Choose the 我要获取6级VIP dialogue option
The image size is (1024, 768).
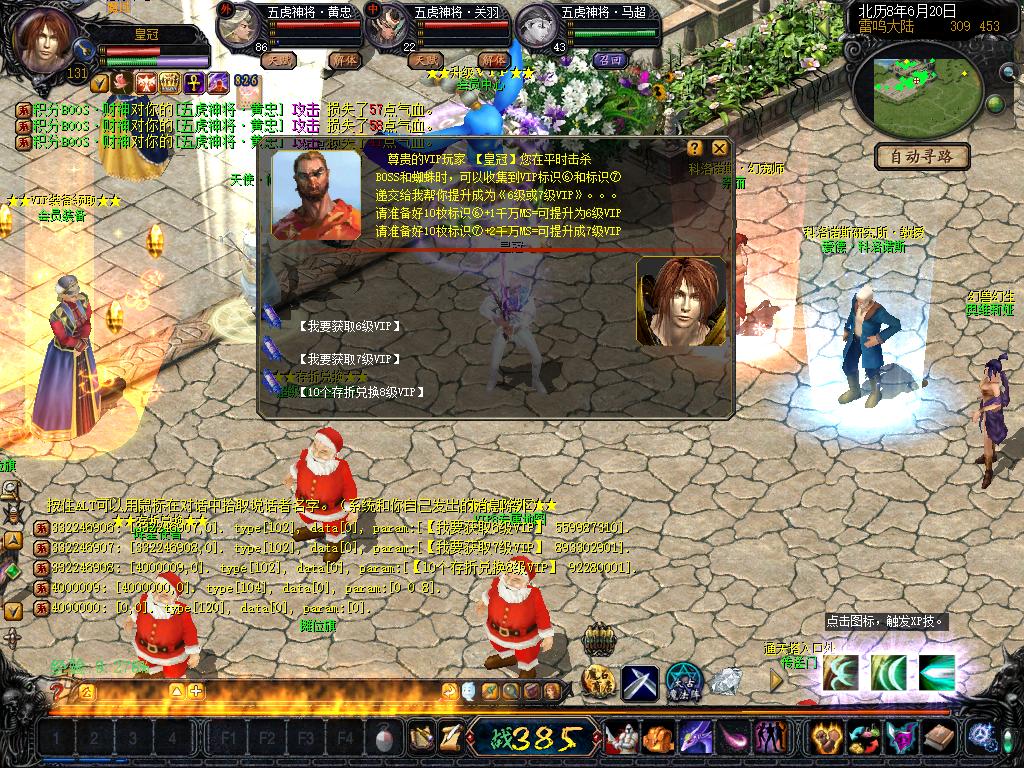coord(349,325)
